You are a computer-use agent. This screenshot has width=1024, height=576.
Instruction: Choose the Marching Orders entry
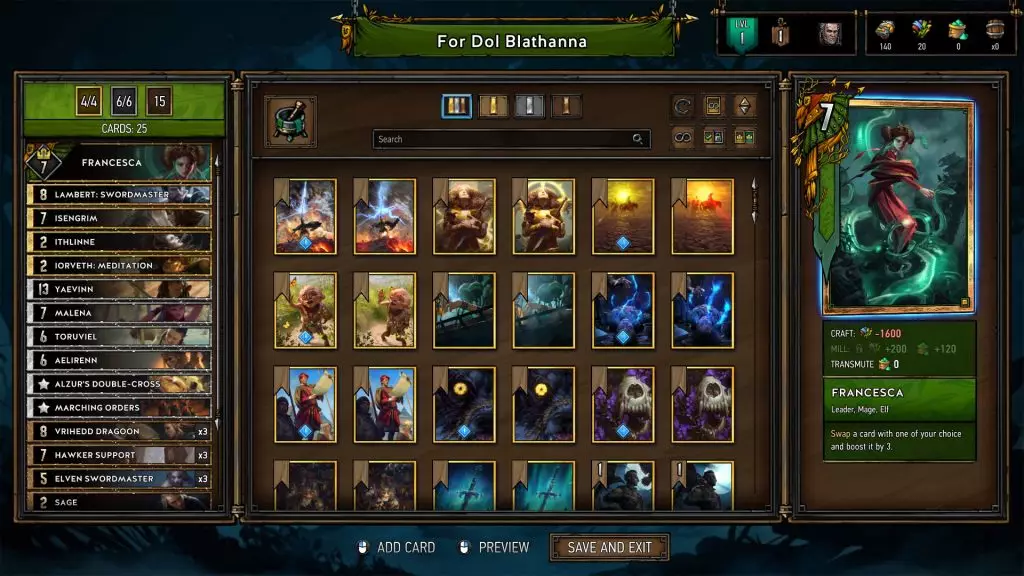[x=120, y=408]
